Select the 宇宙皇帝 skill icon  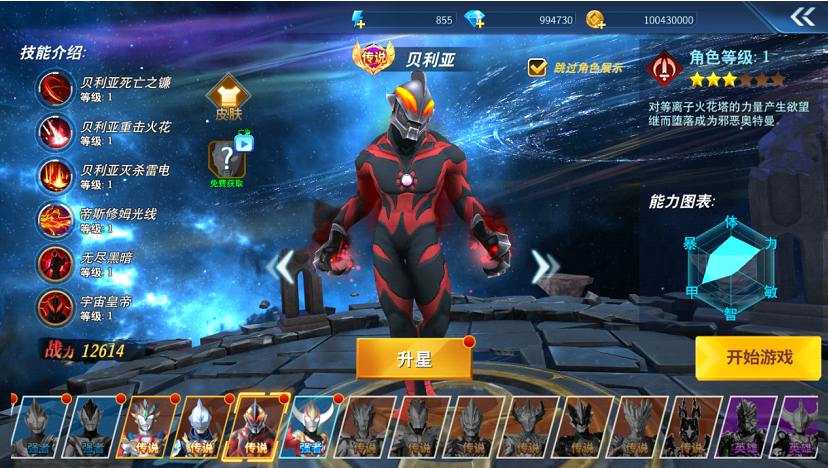click(55, 308)
